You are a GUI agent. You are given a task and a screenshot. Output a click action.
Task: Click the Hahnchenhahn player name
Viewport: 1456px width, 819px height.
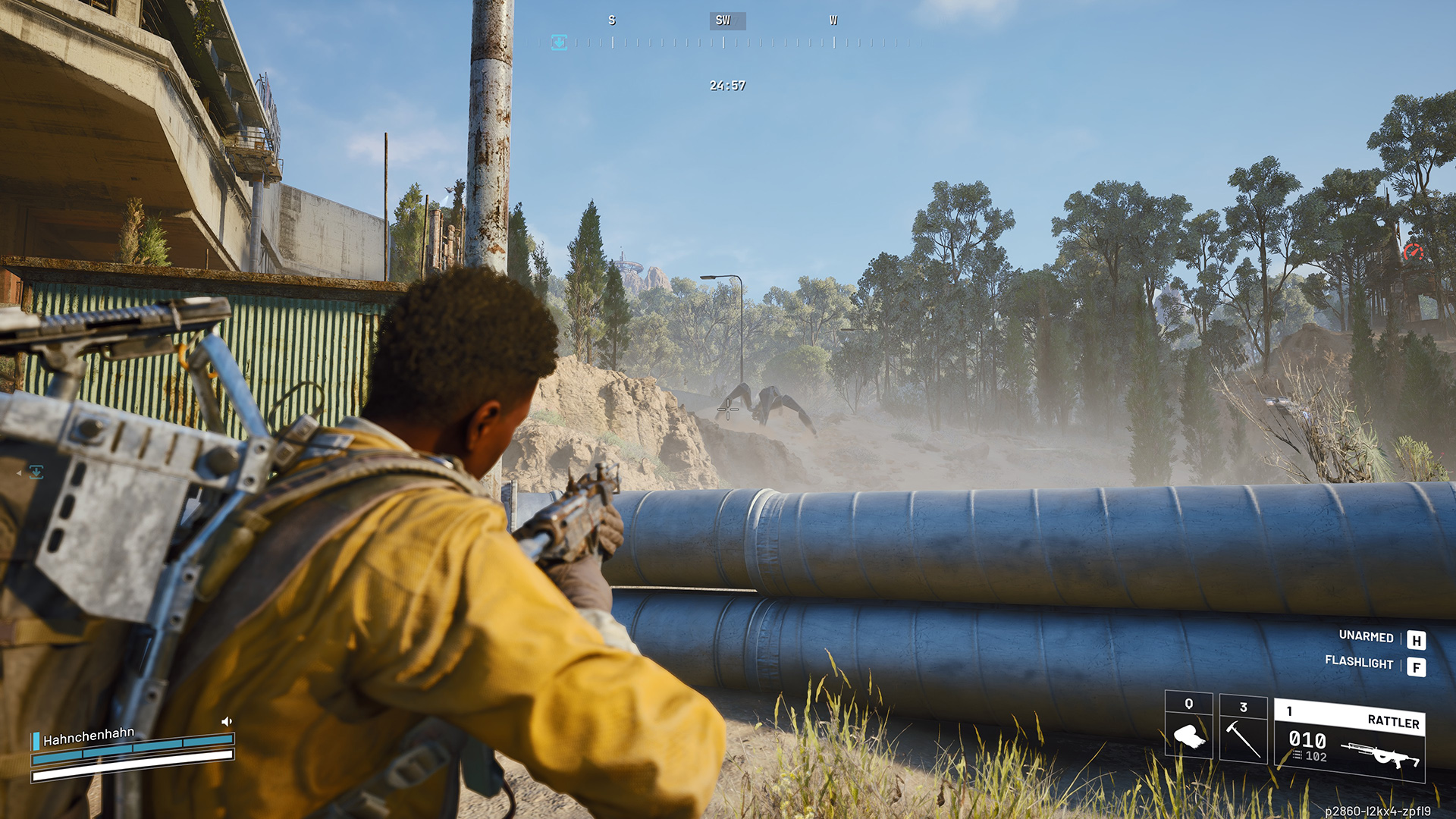point(89,736)
